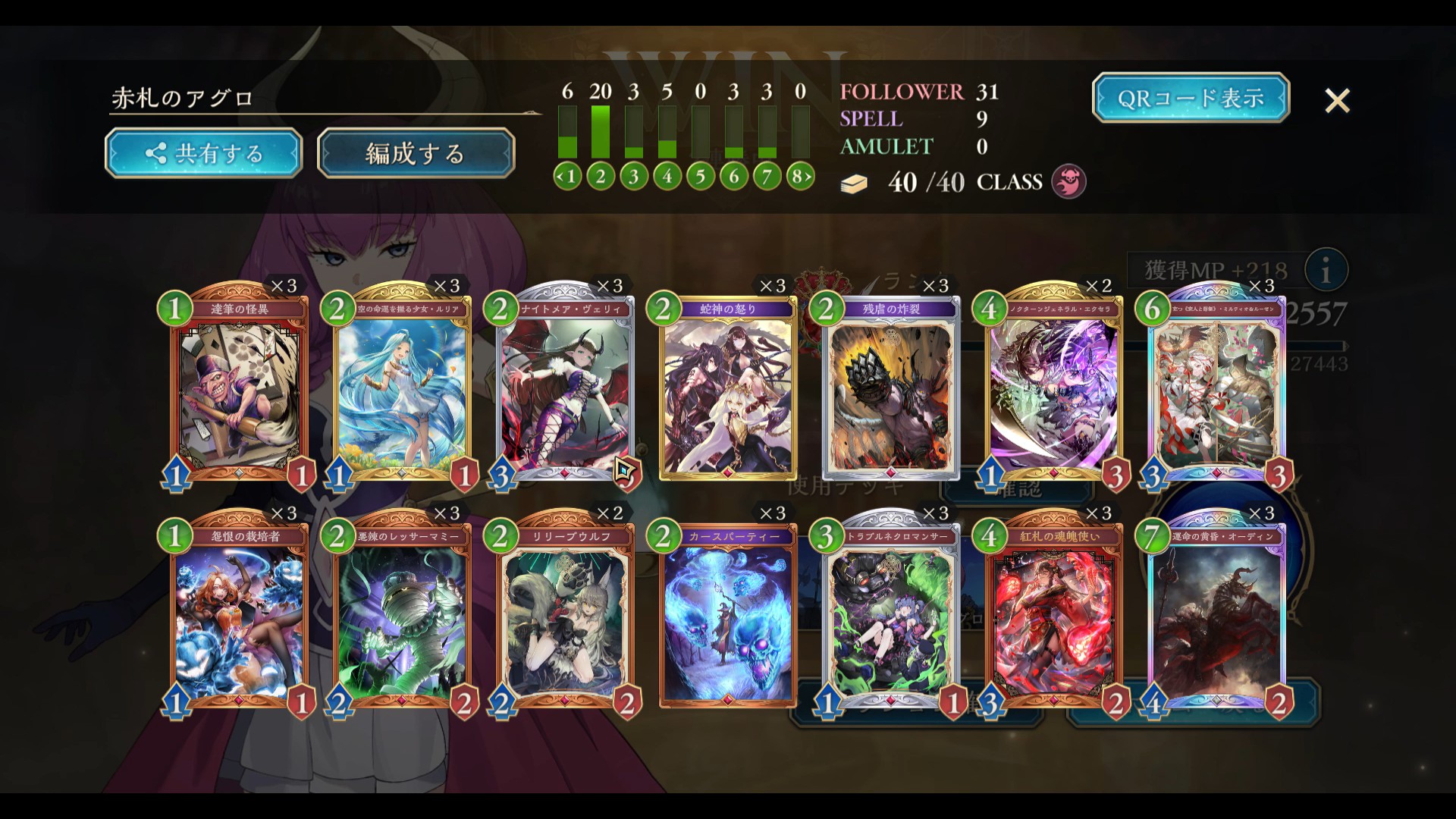This screenshot has height=819, width=1456.
Task: Choose the トラブルネクロマンサー card
Action: coord(891,618)
